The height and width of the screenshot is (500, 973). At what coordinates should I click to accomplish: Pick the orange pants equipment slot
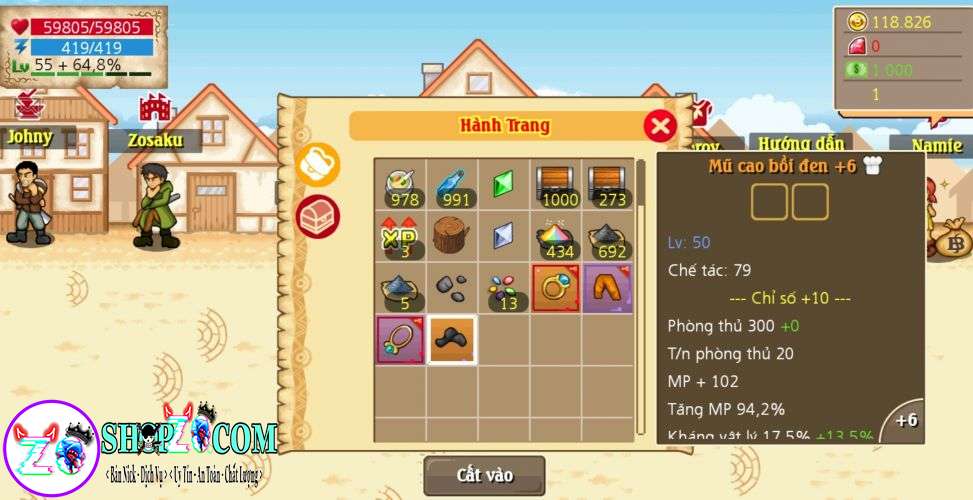tap(608, 288)
